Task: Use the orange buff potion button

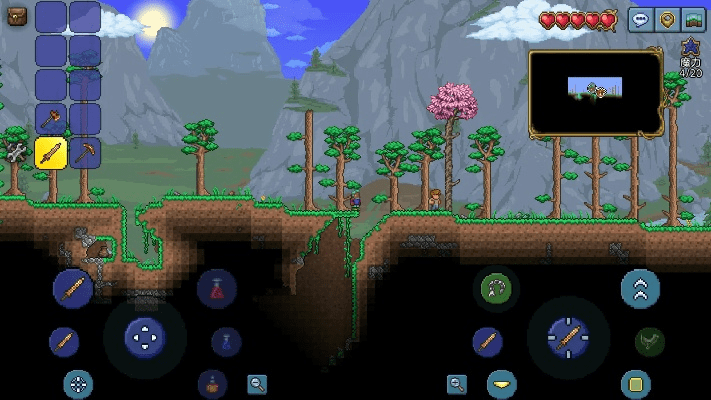Action: [212, 383]
